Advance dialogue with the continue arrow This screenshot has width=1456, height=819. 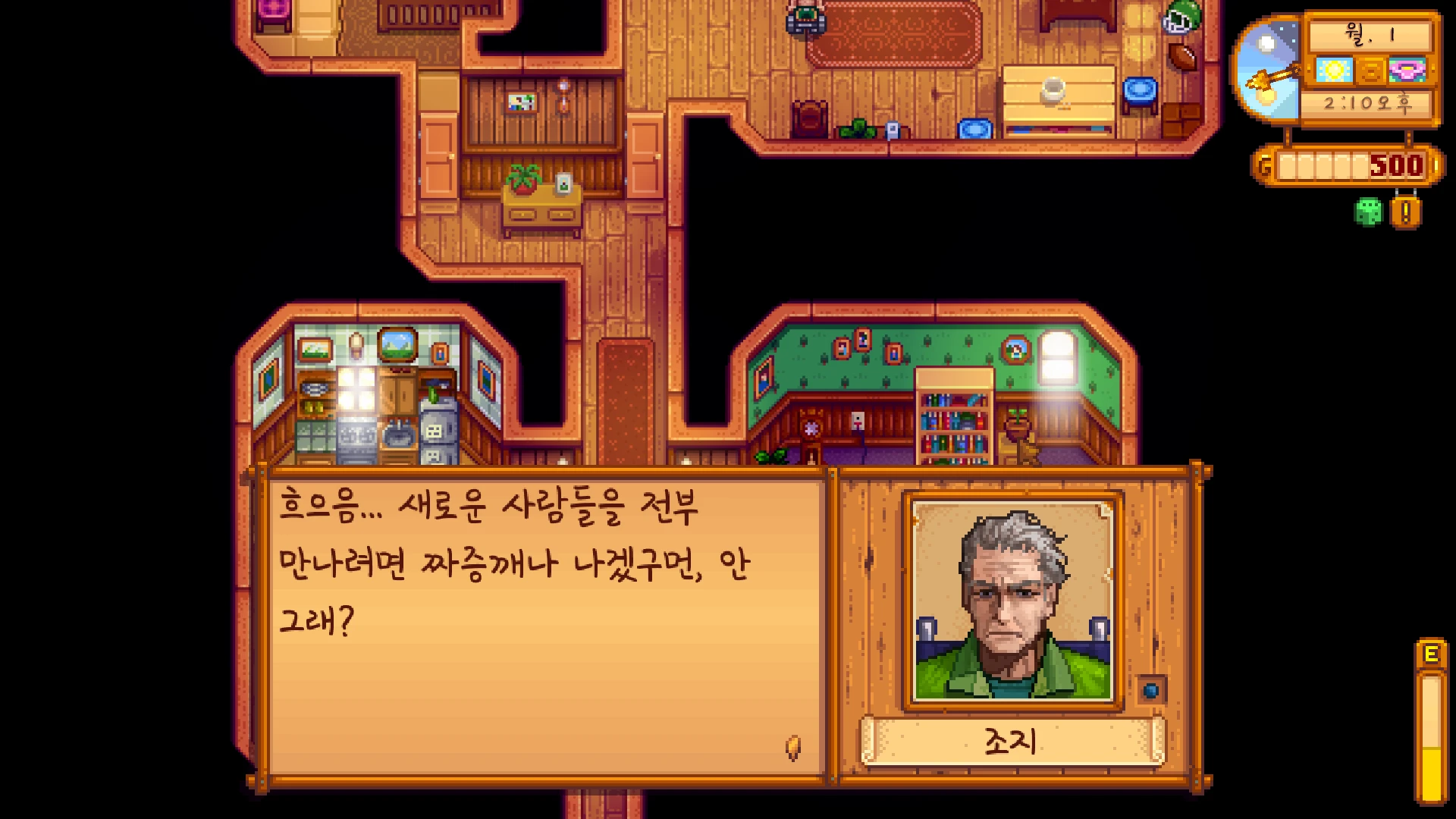click(792, 748)
